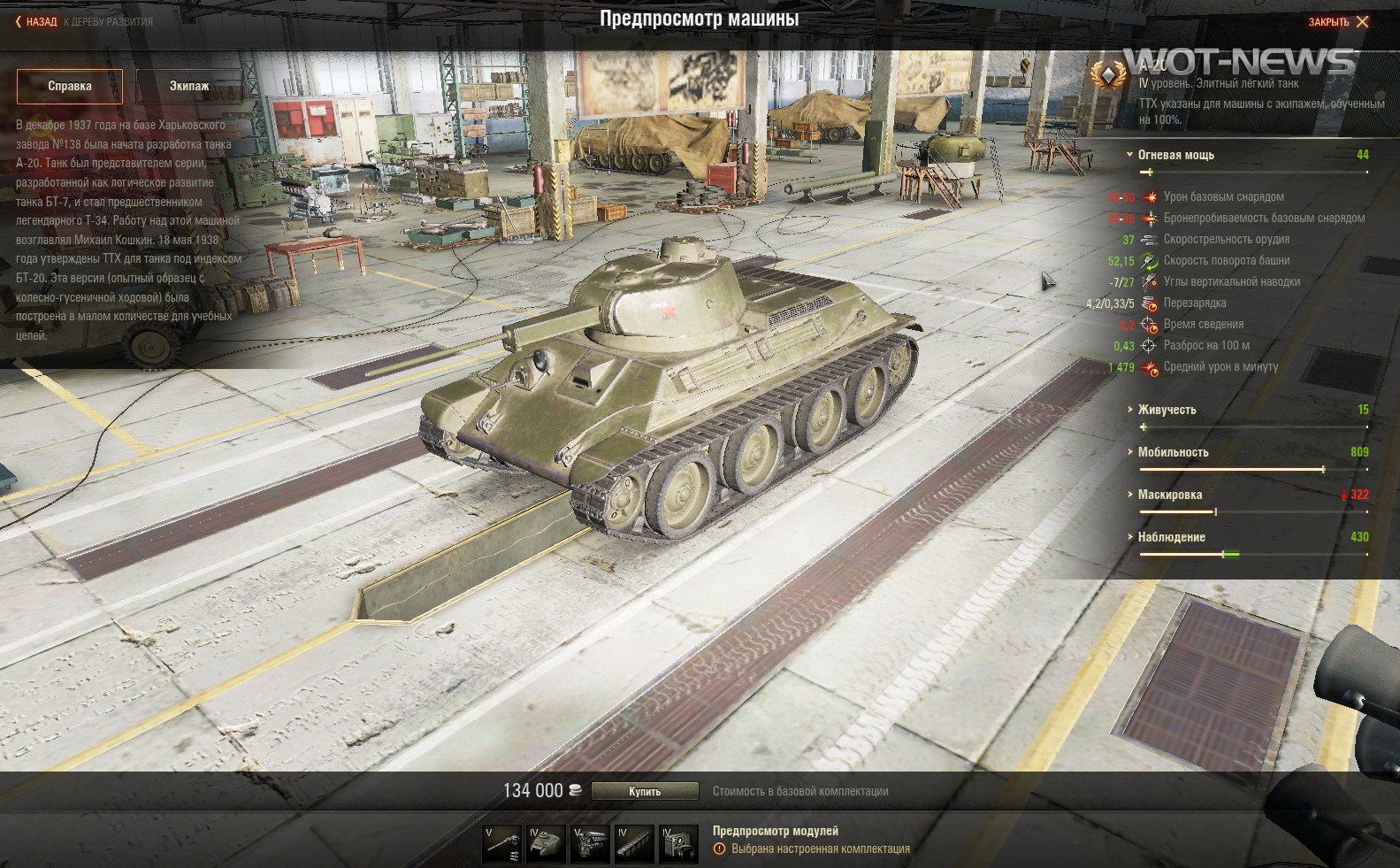Select the turret module icon

pyautogui.click(x=546, y=844)
